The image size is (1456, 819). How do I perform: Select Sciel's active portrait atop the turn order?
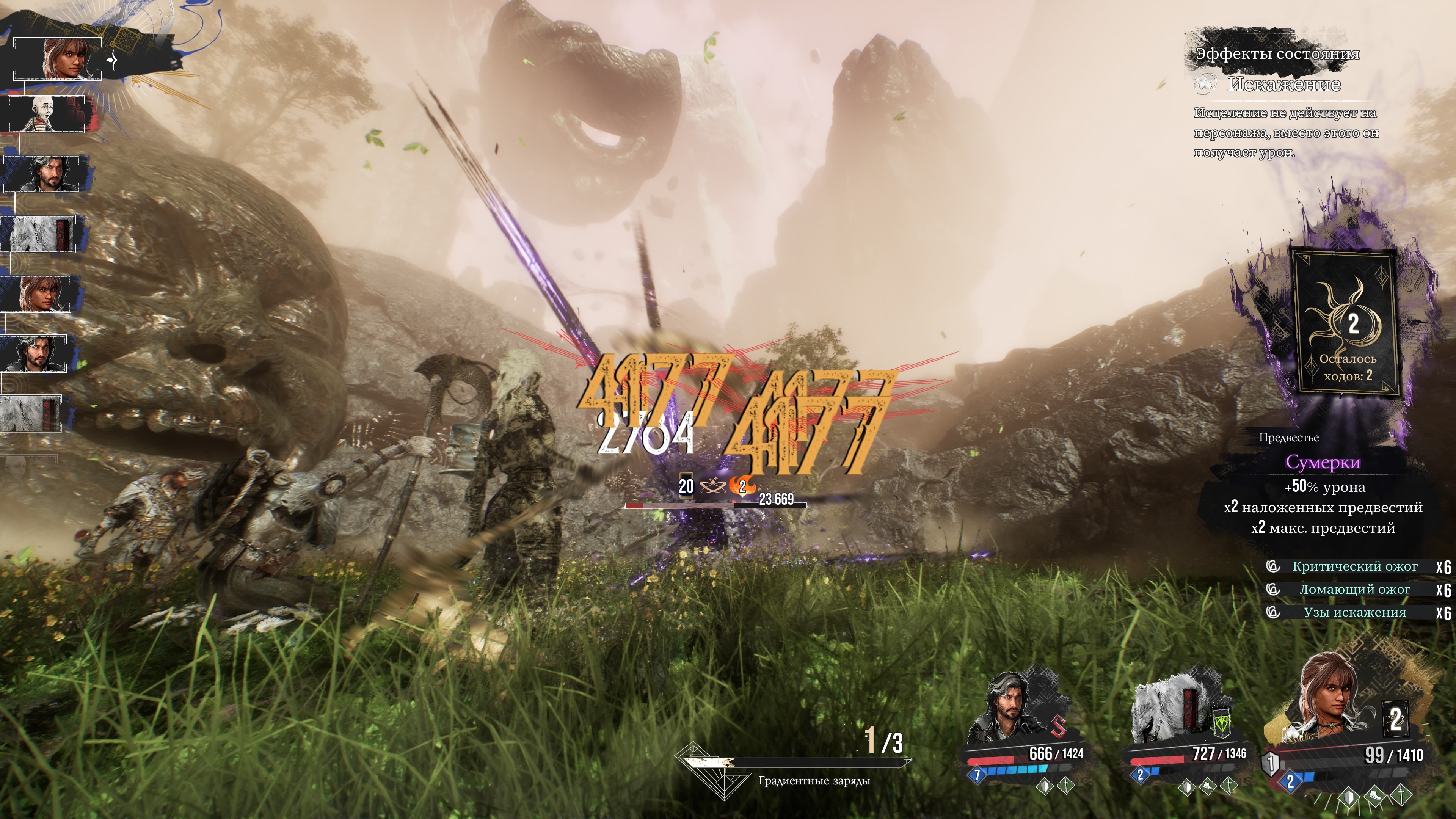[x=62, y=58]
